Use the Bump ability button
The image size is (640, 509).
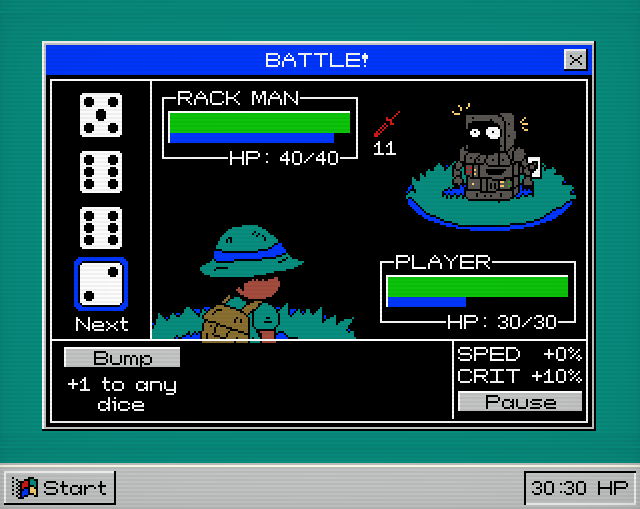coord(122,358)
